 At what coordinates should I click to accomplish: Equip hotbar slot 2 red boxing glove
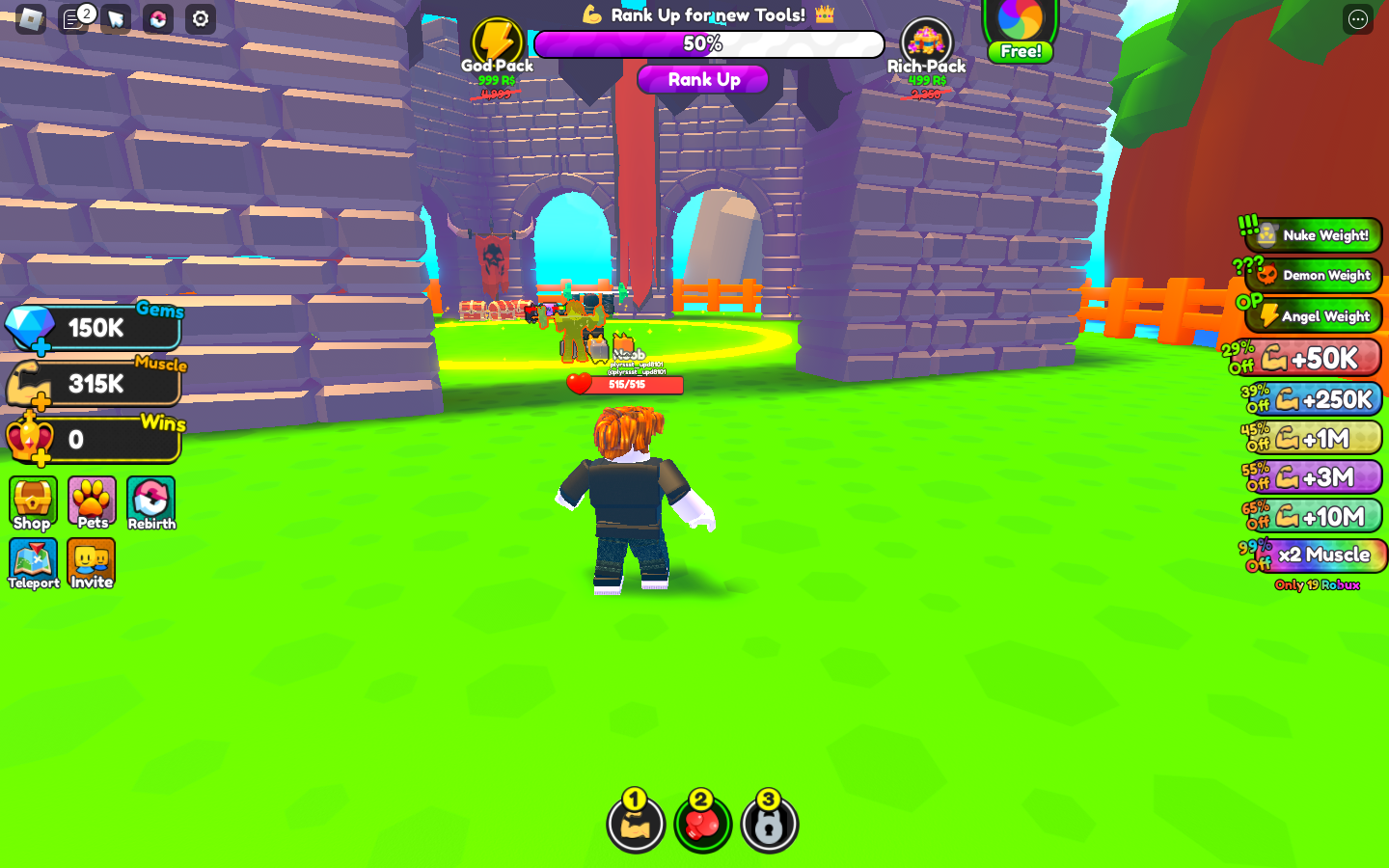[x=702, y=825]
